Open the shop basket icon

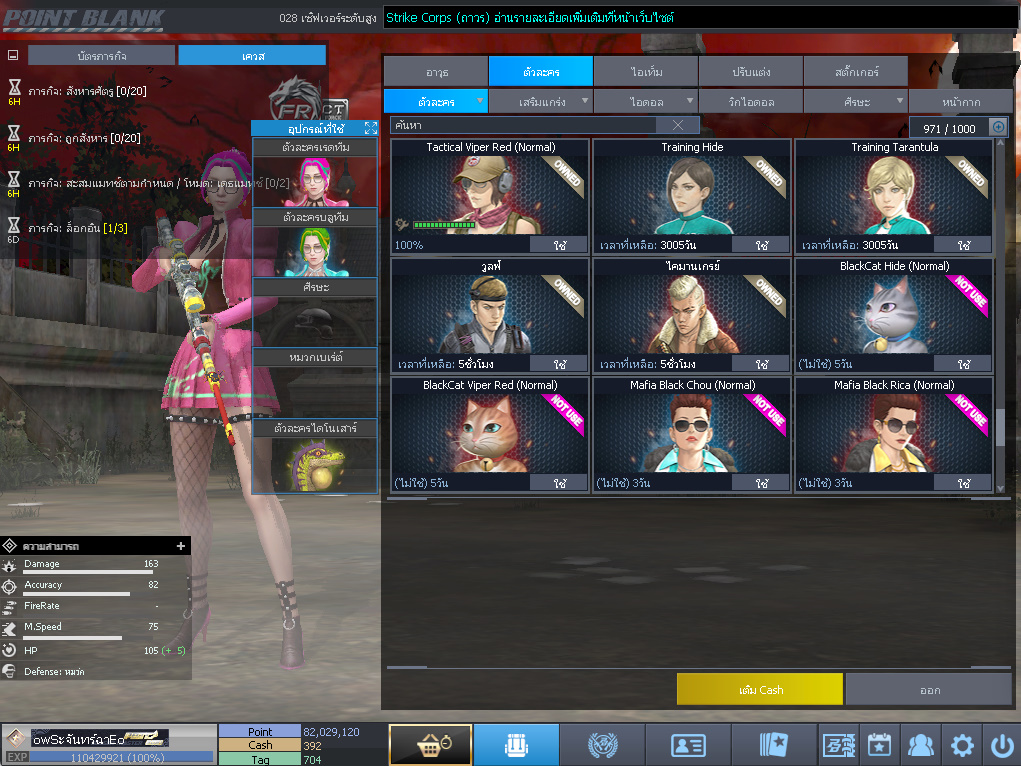pos(430,745)
